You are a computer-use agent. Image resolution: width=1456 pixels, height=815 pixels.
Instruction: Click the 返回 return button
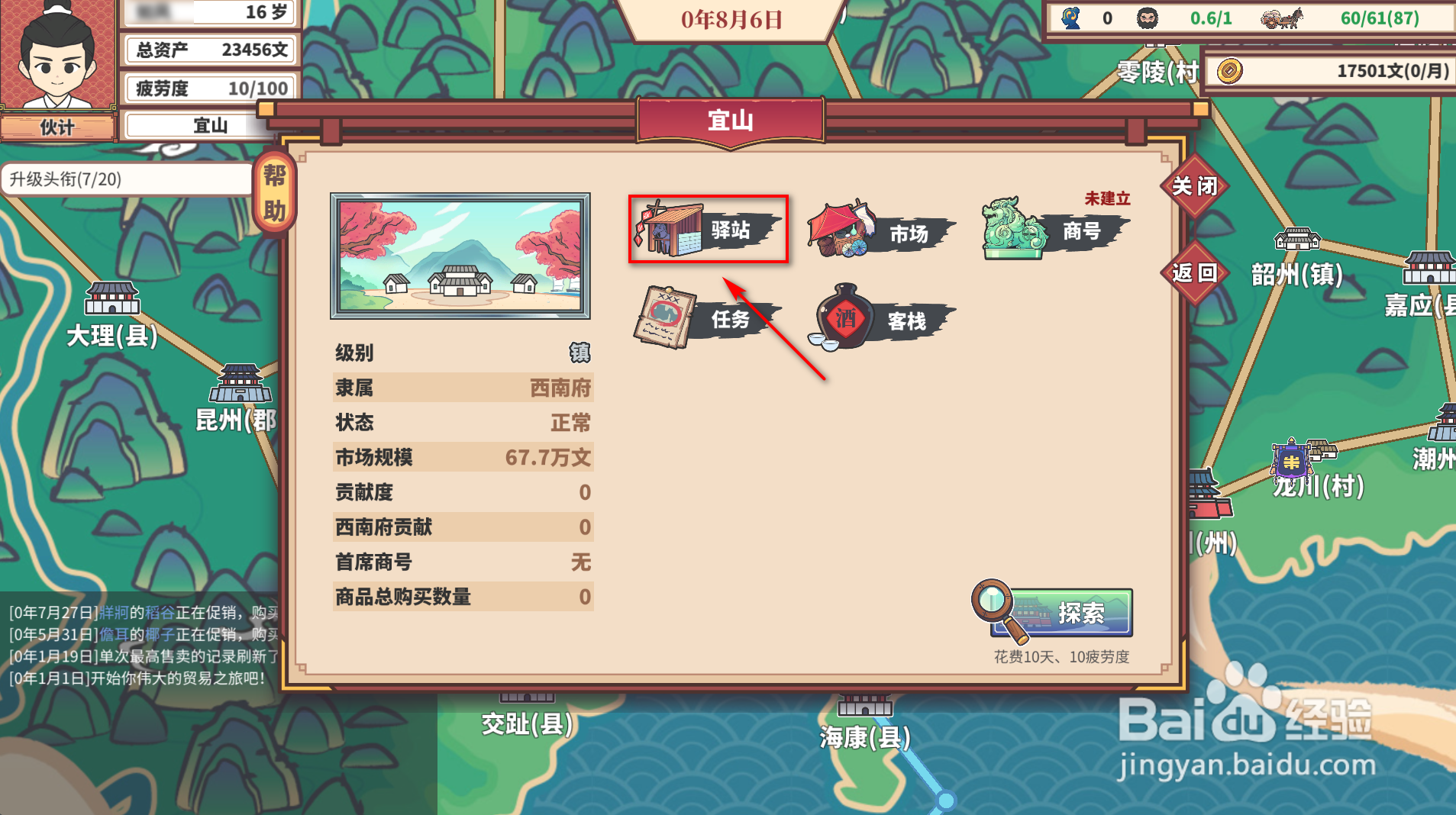(1195, 275)
